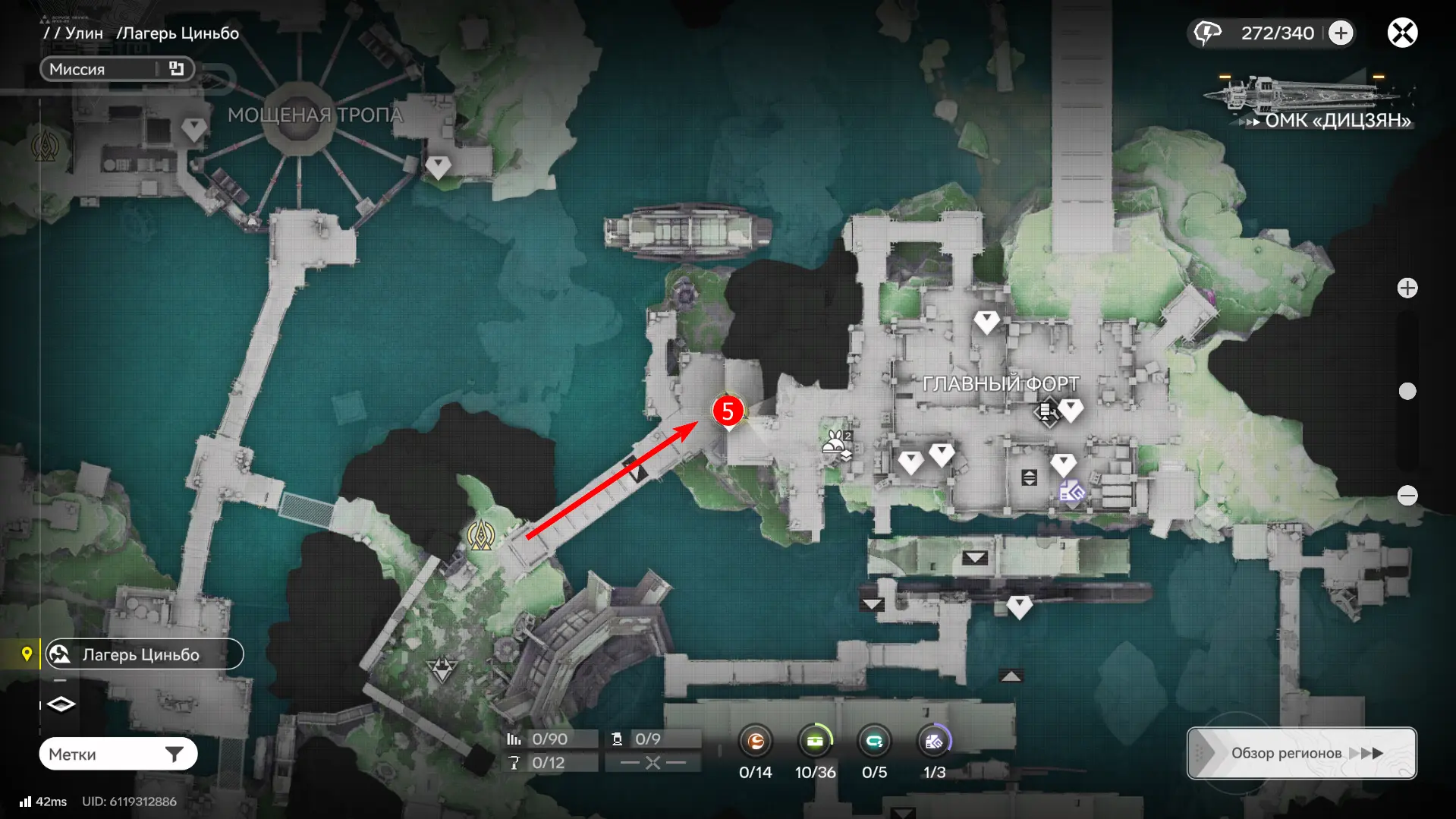Open Обзор регионов overview
This screenshot has width=1456, height=819.
pyautogui.click(x=1301, y=753)
